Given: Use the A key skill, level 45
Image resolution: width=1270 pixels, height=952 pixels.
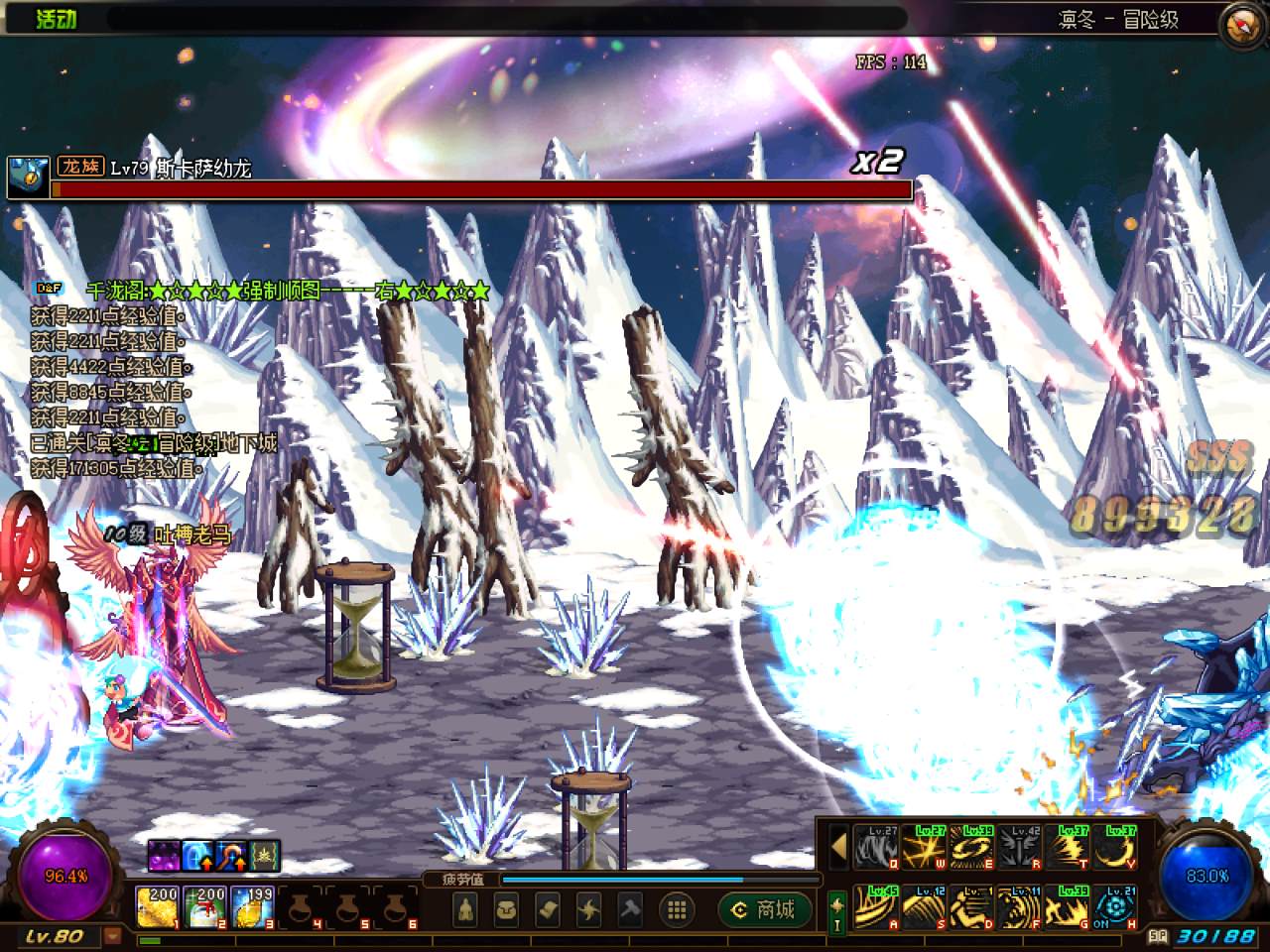Looking at the screenshot, I should click(x=876, y=907).
